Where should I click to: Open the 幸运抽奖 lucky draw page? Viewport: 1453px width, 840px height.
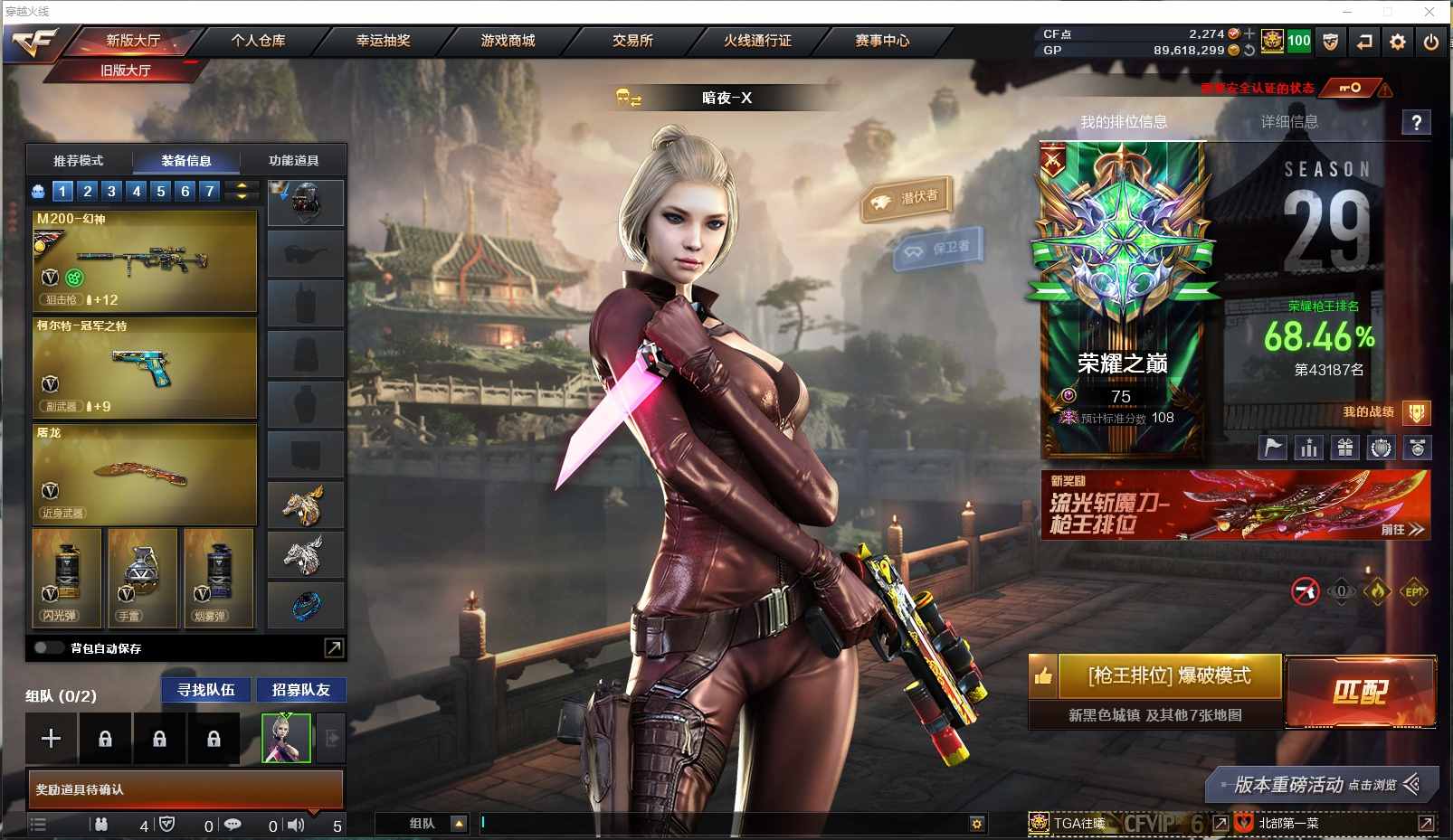click(383, 41)
